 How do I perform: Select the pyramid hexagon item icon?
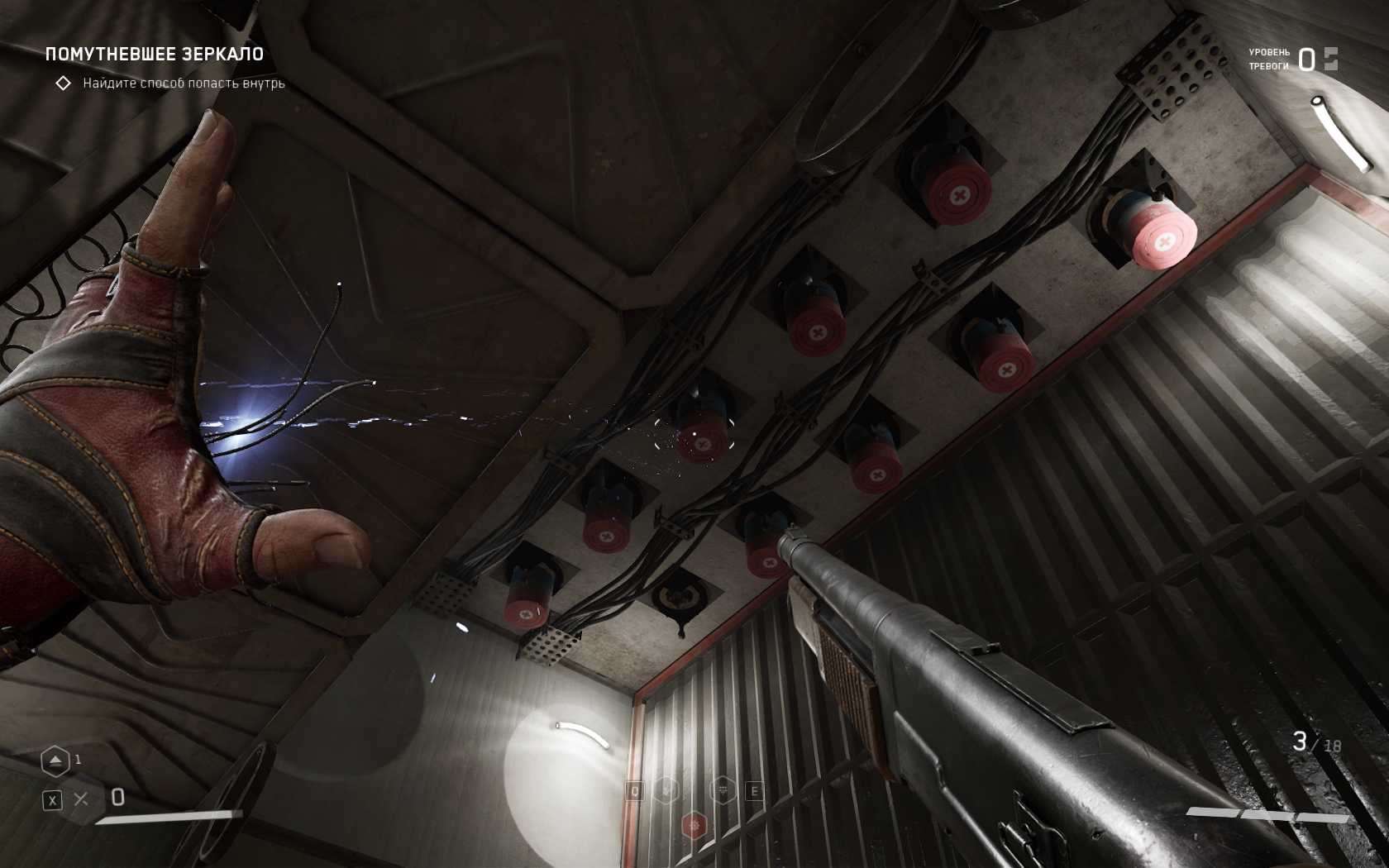click(x=55, y=761)
